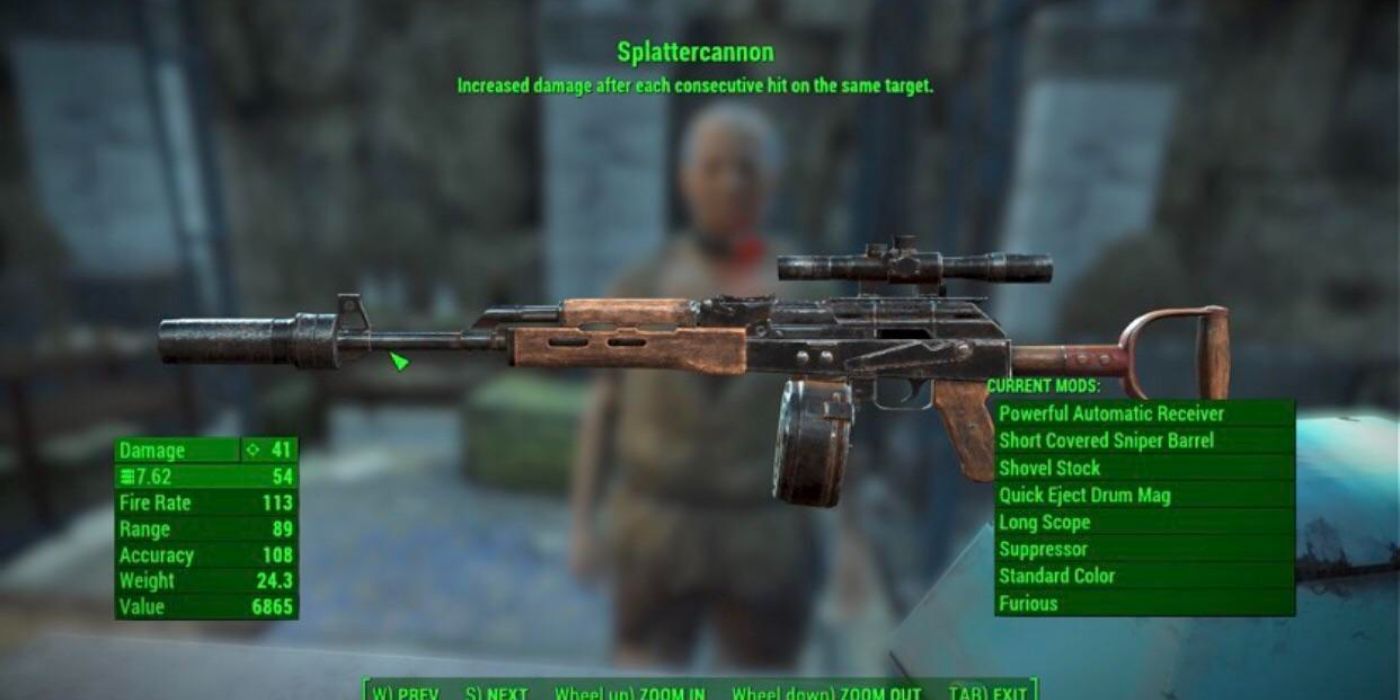Viewport: 1400px width, 700px height.
Task: Choose the Furious legendary effect row
Action: (x=1144, y=603)
